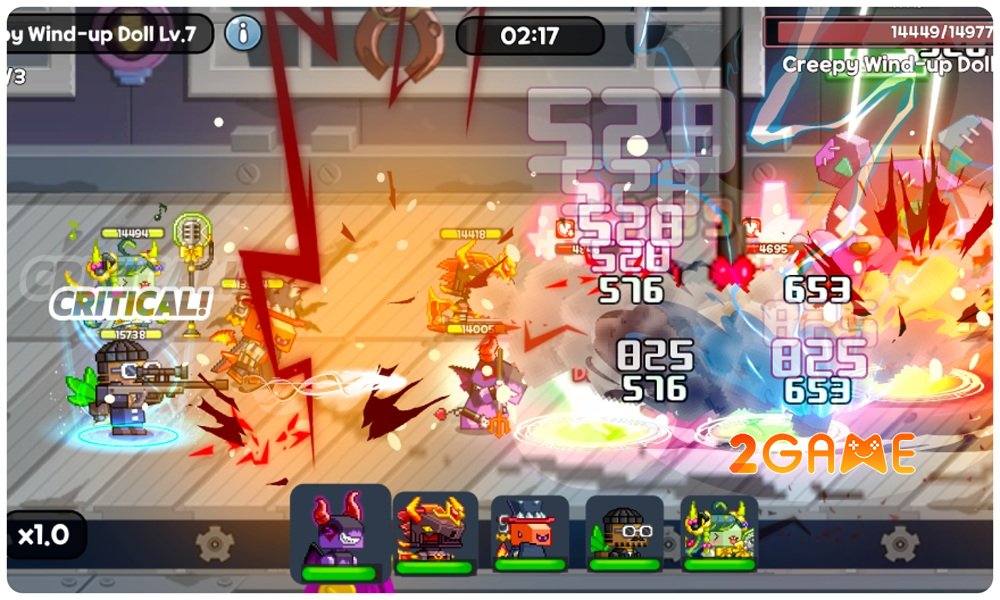Screen dimensions: 1000x600
Task: Select the purple horned demon hero portrait
Action: point(339,532)
